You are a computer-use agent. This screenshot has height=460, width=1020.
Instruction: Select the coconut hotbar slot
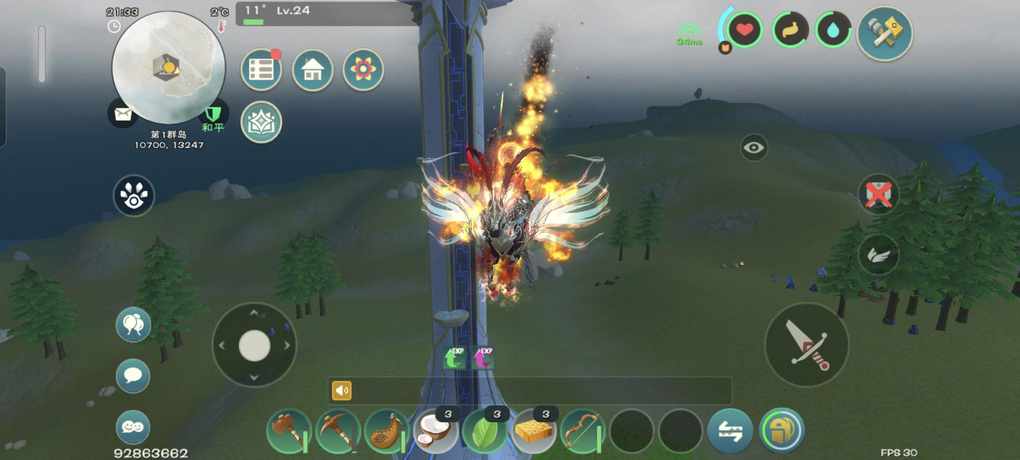(435, 431)
